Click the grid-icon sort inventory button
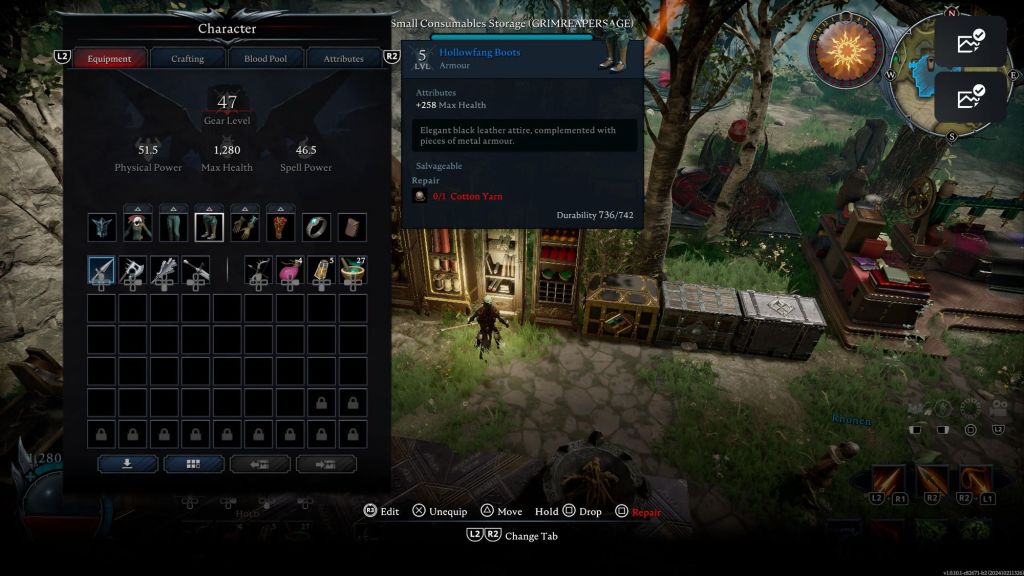Screen dimensions: 1024x576 pyautogui.click(x=194, y=464)
